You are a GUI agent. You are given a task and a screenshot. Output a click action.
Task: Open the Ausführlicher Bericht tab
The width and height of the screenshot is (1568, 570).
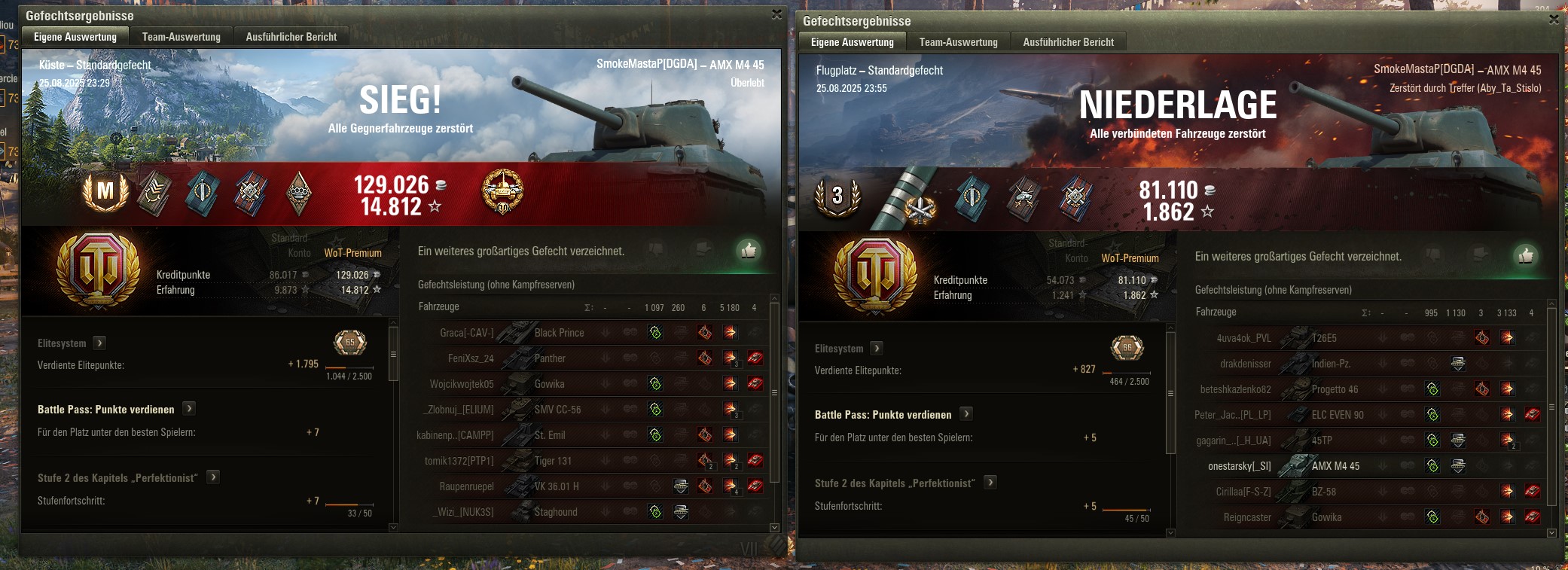coord(291,36)
